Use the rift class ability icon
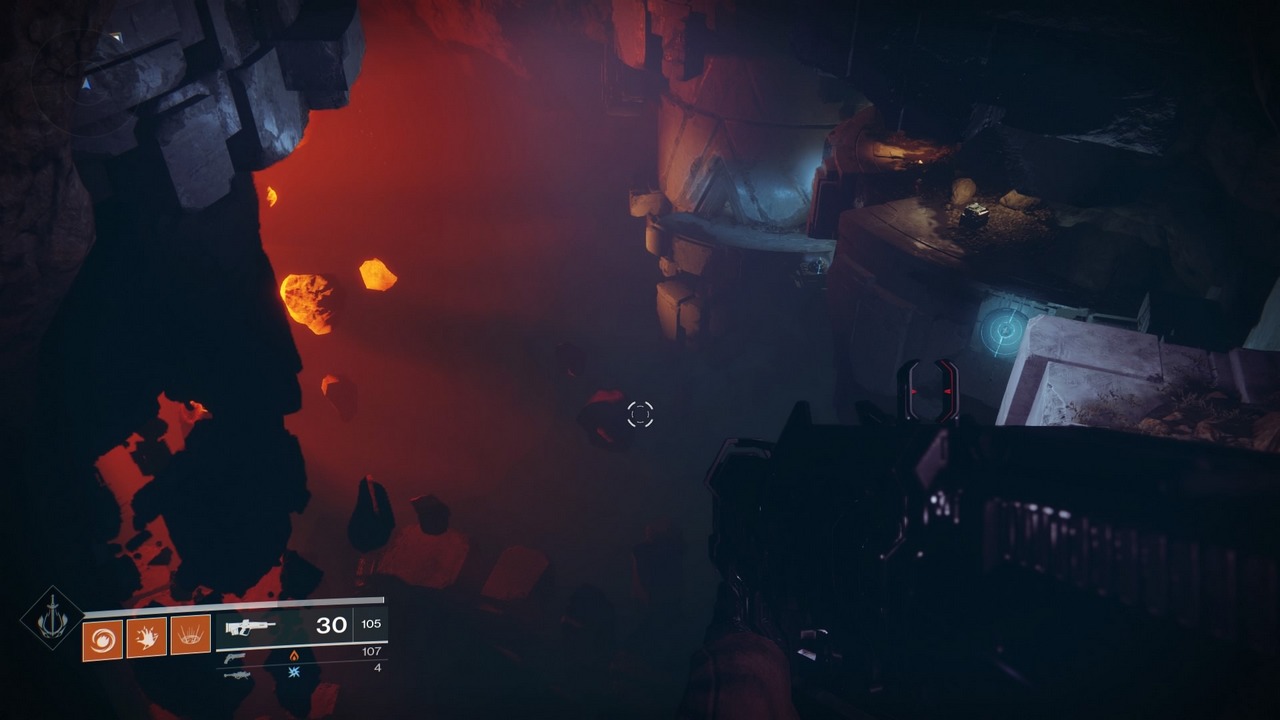 coord(190,636)
